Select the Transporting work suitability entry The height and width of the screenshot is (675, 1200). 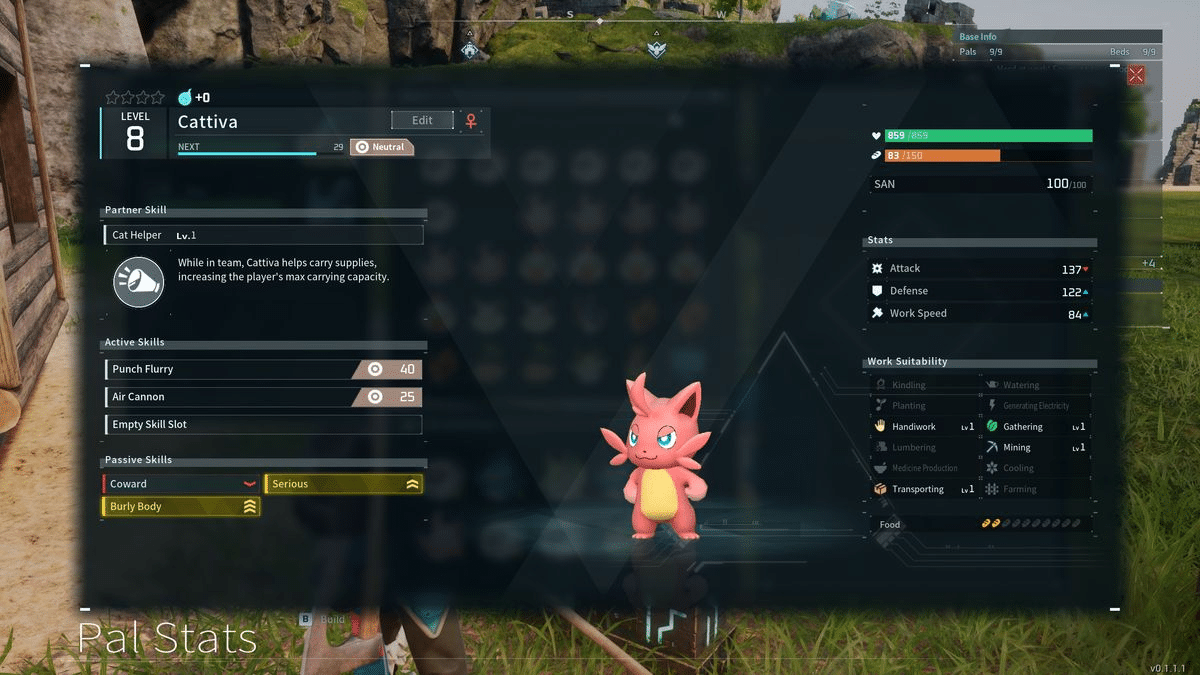pyautogui.click(x=924, y=489)
